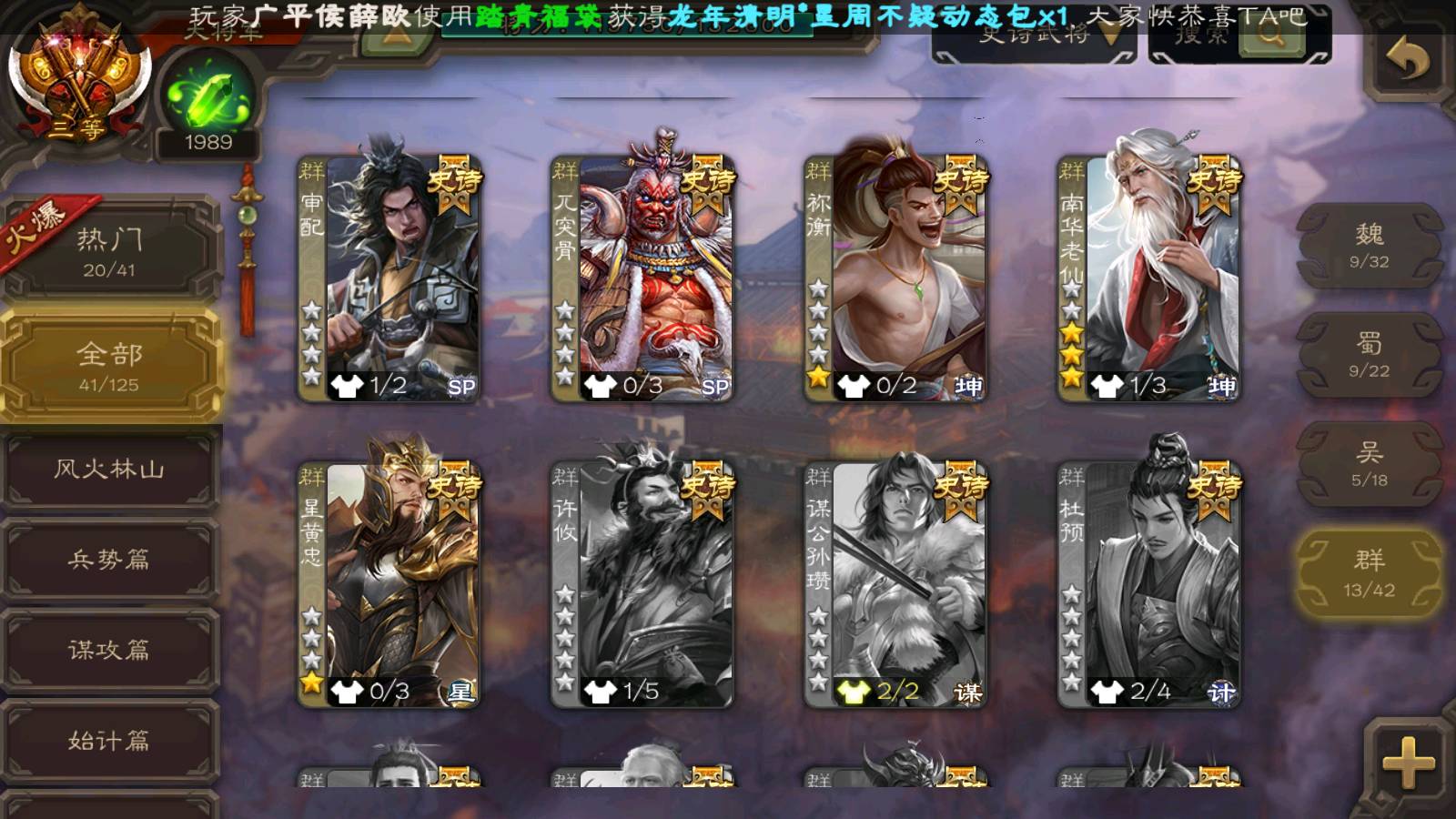Screen dimensions: 1456x819
Task: Switch to the 全部 tab
Action: tap(109, 366)
